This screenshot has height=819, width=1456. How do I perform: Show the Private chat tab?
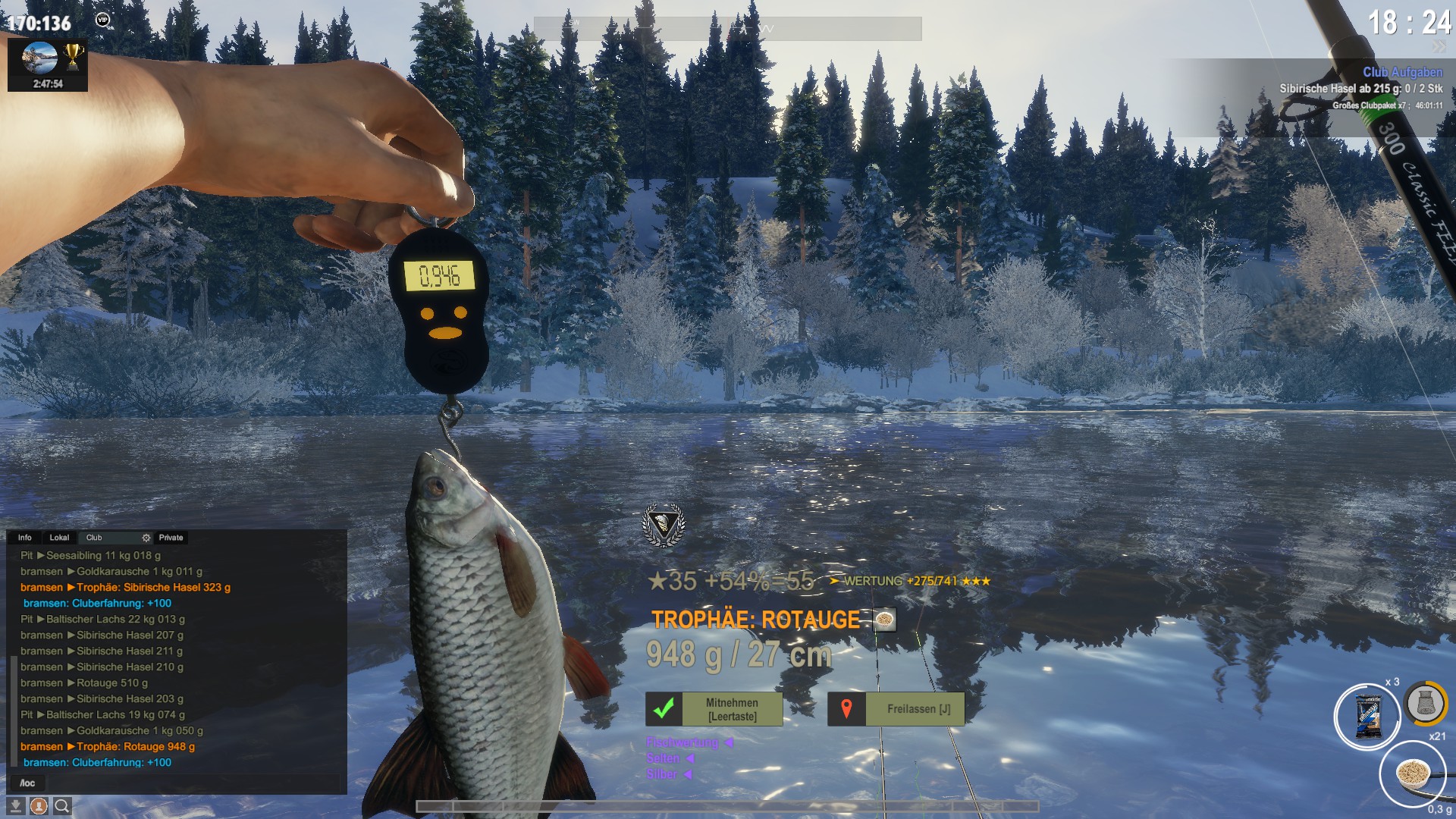pyautogui.click(x=171, y=538)
